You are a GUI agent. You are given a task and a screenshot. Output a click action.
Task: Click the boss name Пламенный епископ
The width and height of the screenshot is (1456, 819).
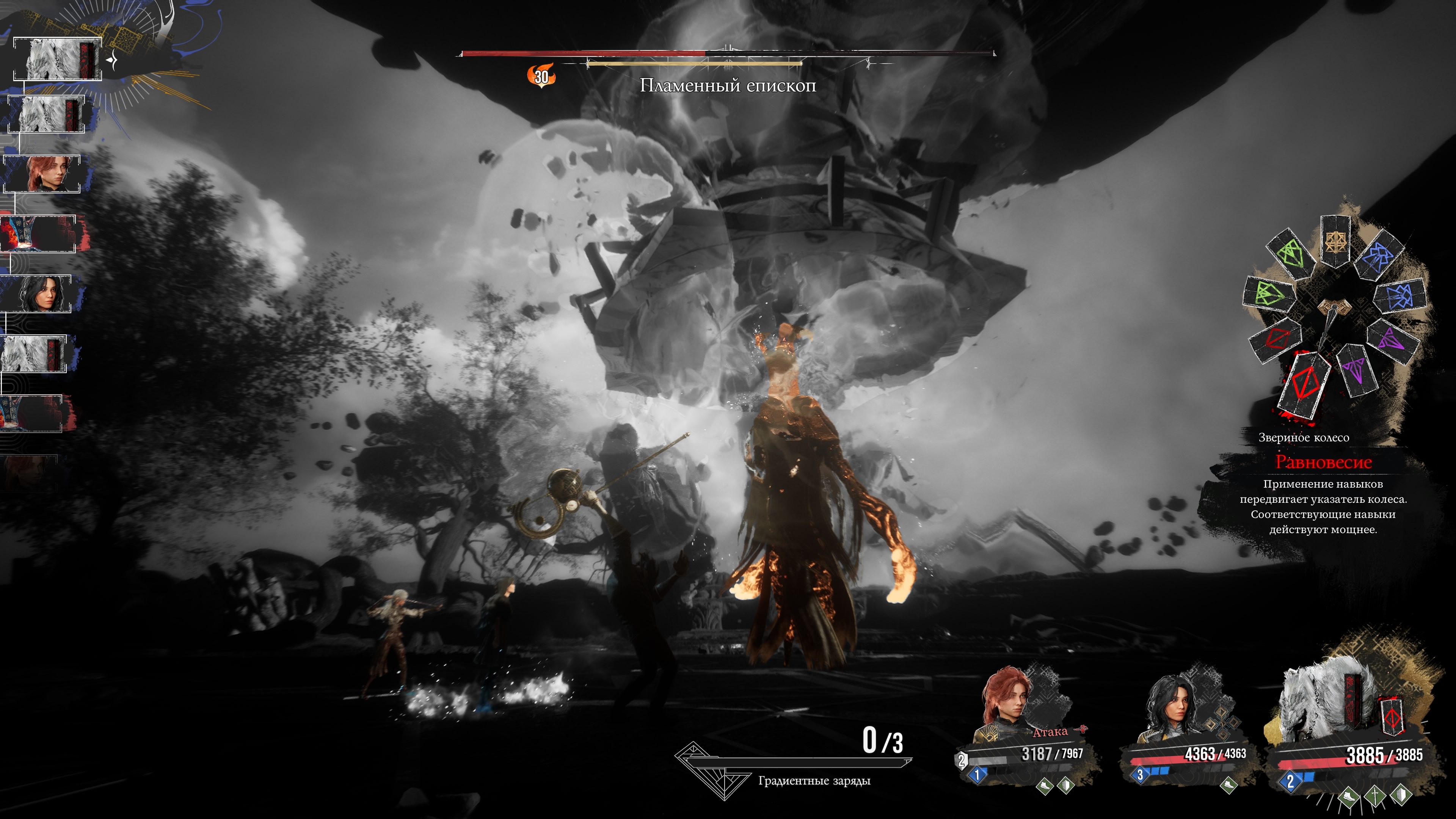click(728, 86)
